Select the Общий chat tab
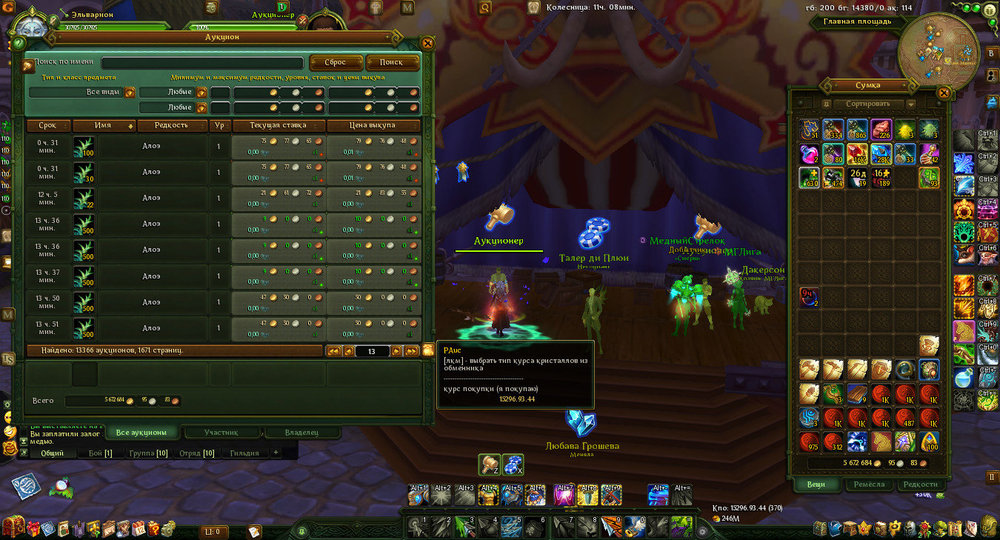 tap(53, 453)
